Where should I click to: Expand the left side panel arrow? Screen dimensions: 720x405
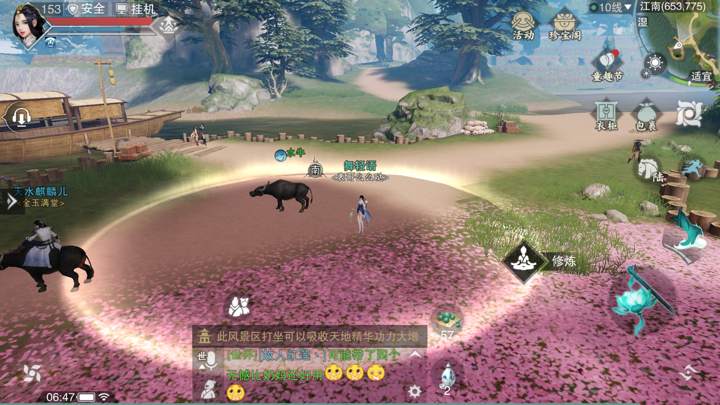tap(11, 201)
